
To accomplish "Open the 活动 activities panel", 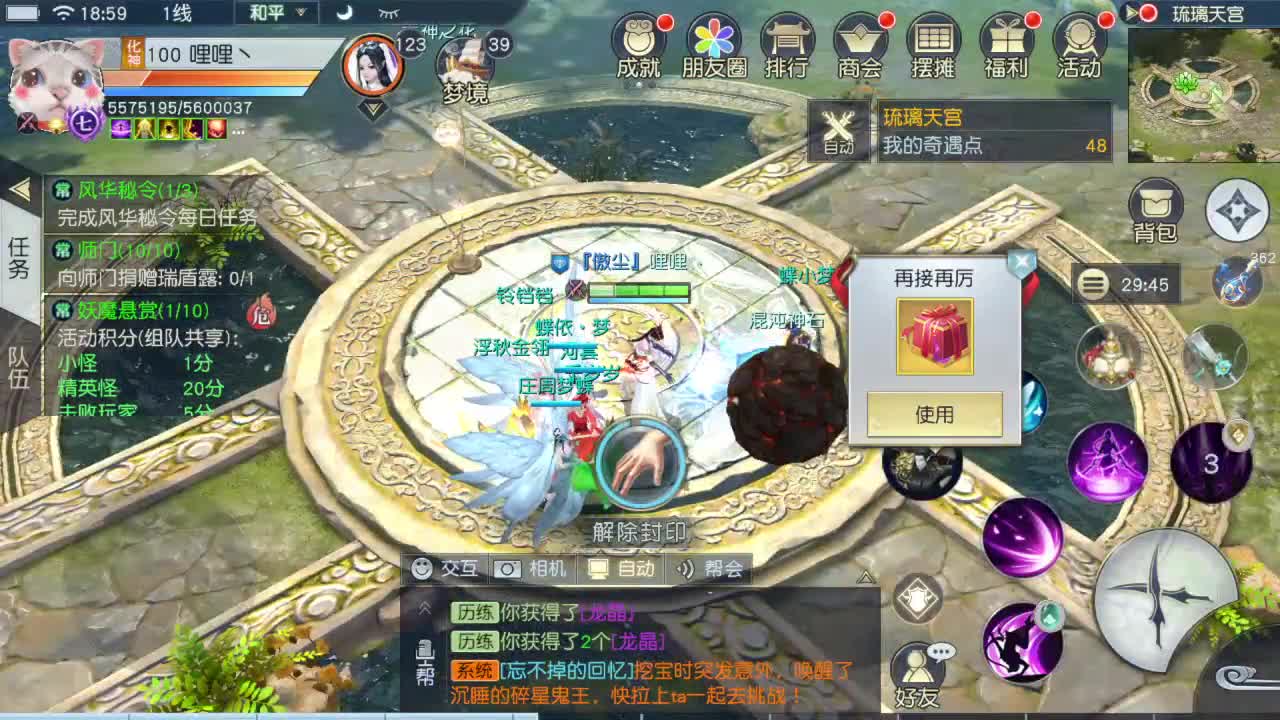I will pyautogui.click(x=1082, y=47).
